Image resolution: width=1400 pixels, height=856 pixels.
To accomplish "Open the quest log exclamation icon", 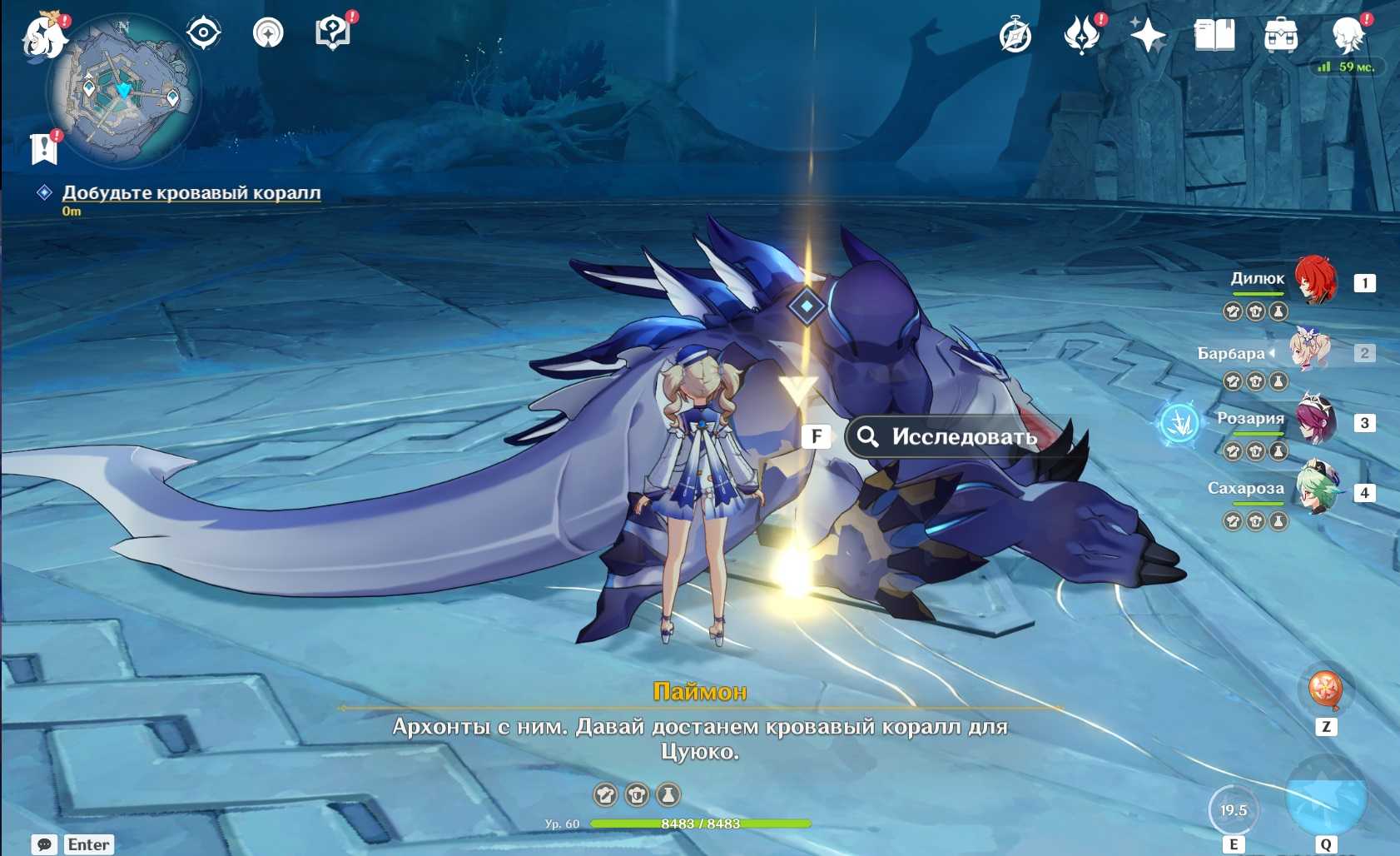I will (43, 149).
